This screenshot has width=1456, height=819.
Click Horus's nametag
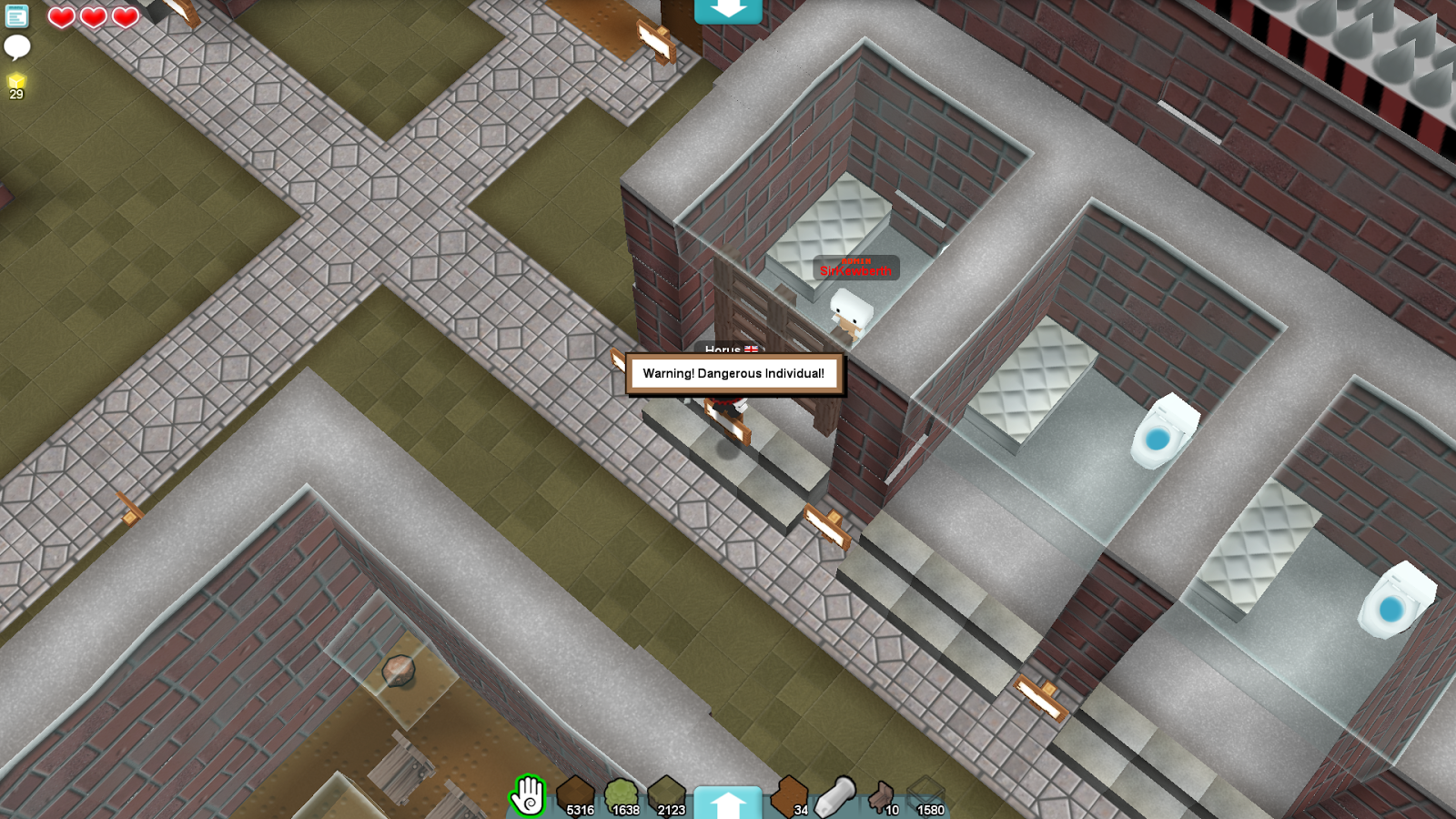click(x=723, y=349)
